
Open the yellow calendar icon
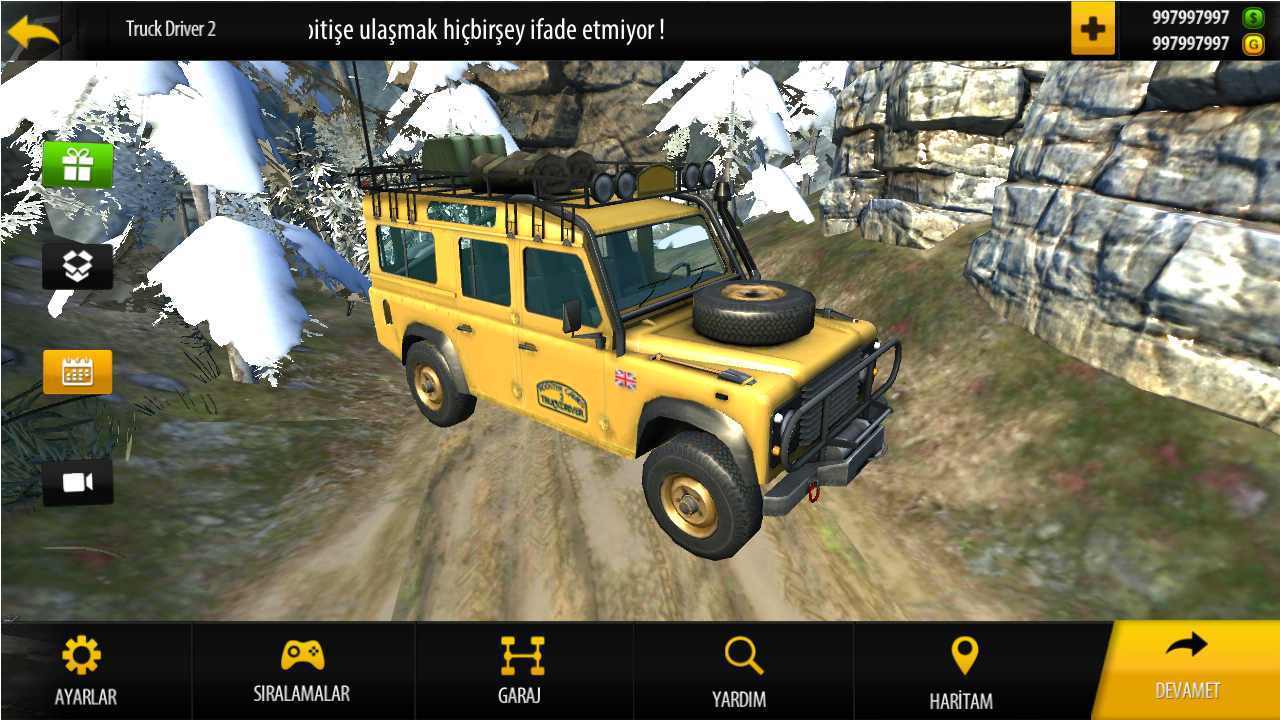pyautogui.click(x=77, y=372)
